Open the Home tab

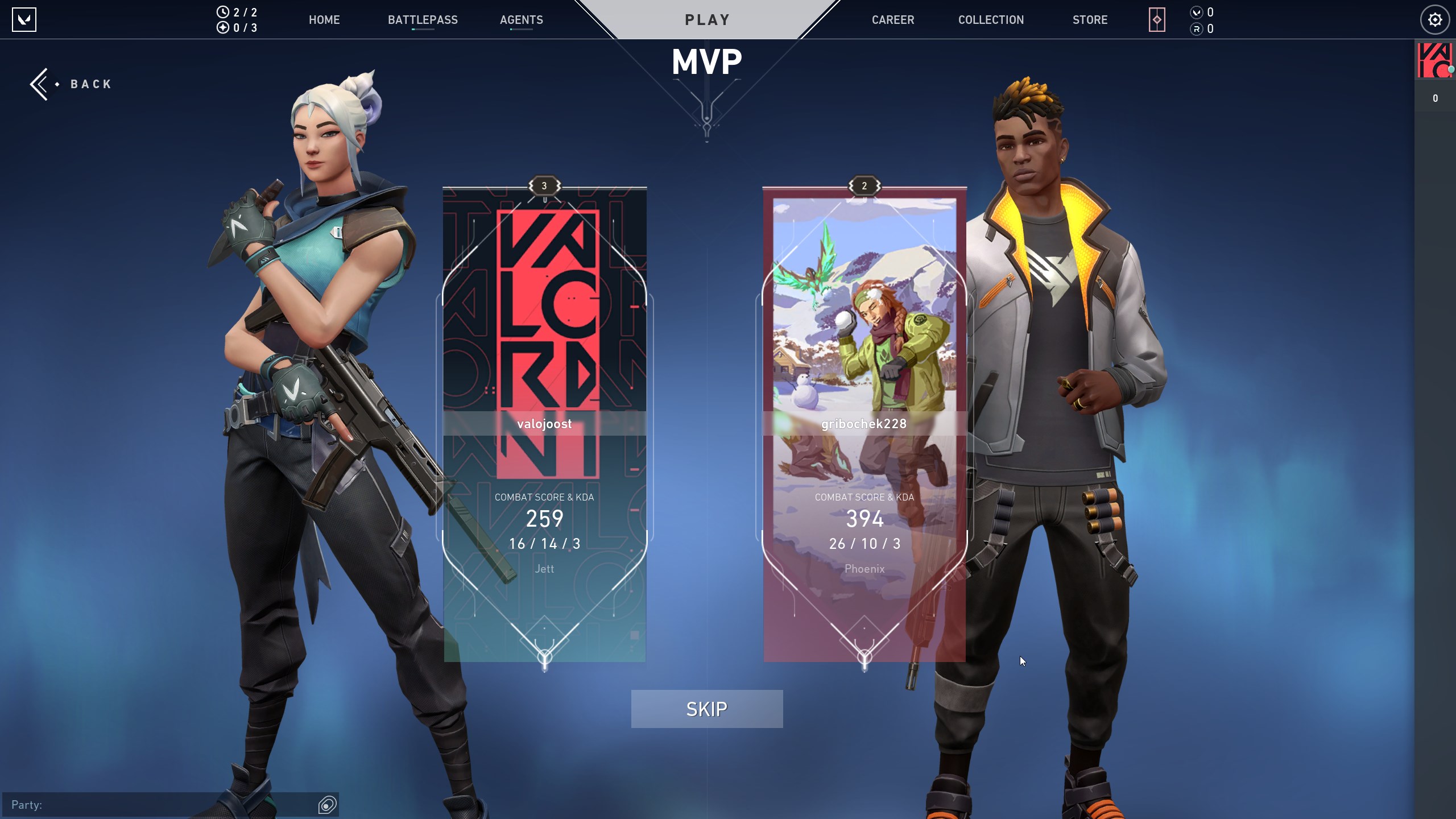(x=324, y=20)
